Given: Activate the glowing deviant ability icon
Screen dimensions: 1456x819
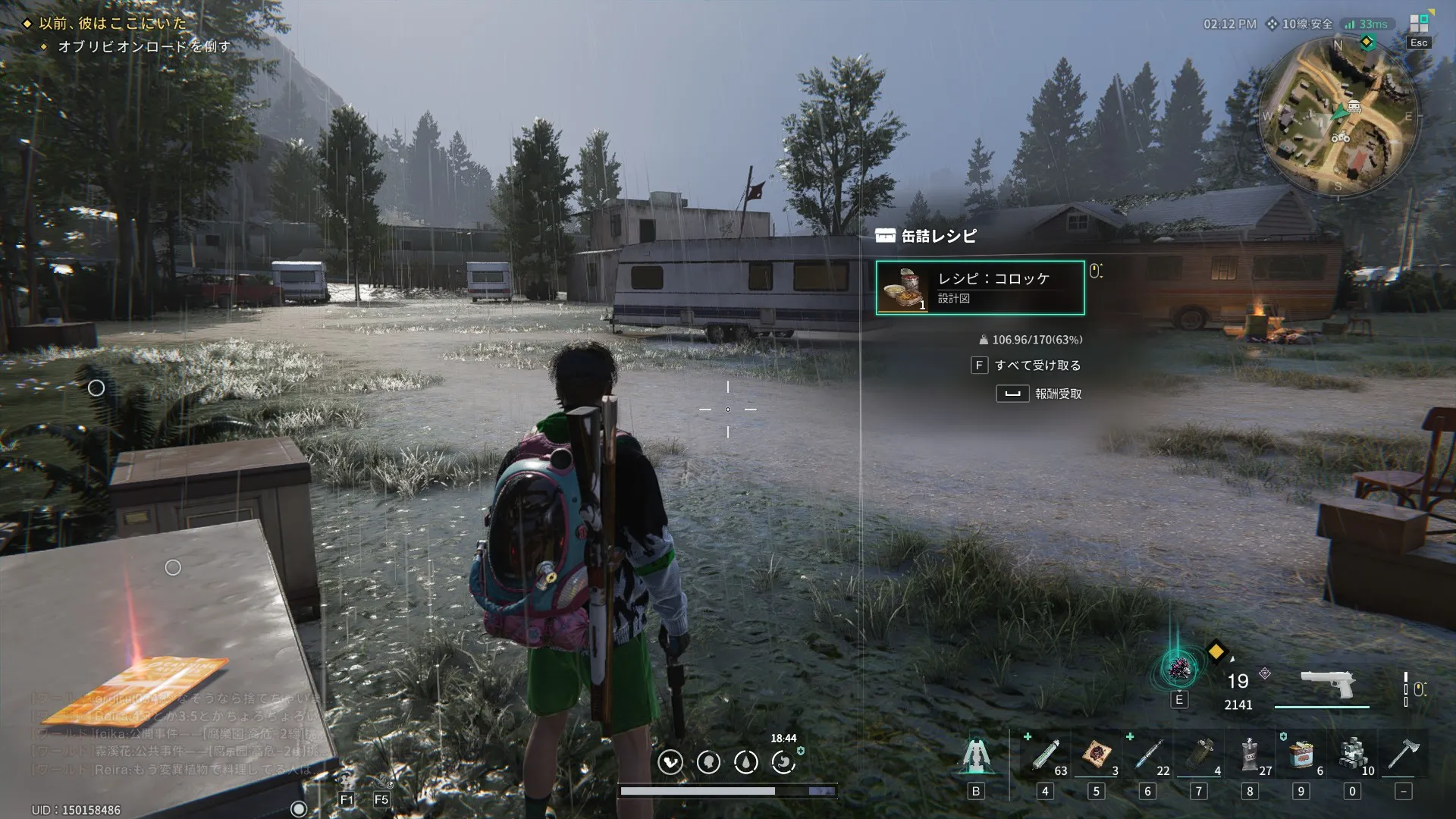Looking at the screenshot, I should [1178, 669].
